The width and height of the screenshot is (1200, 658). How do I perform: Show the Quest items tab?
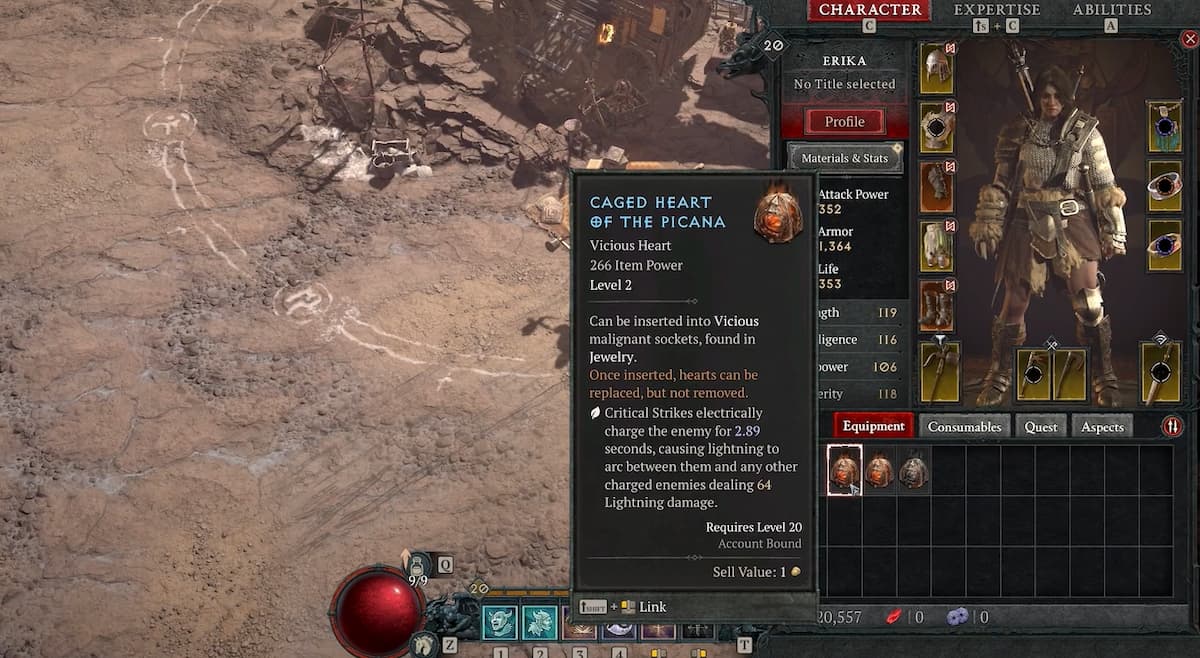pyautogui.click(x=1040, y=427)
